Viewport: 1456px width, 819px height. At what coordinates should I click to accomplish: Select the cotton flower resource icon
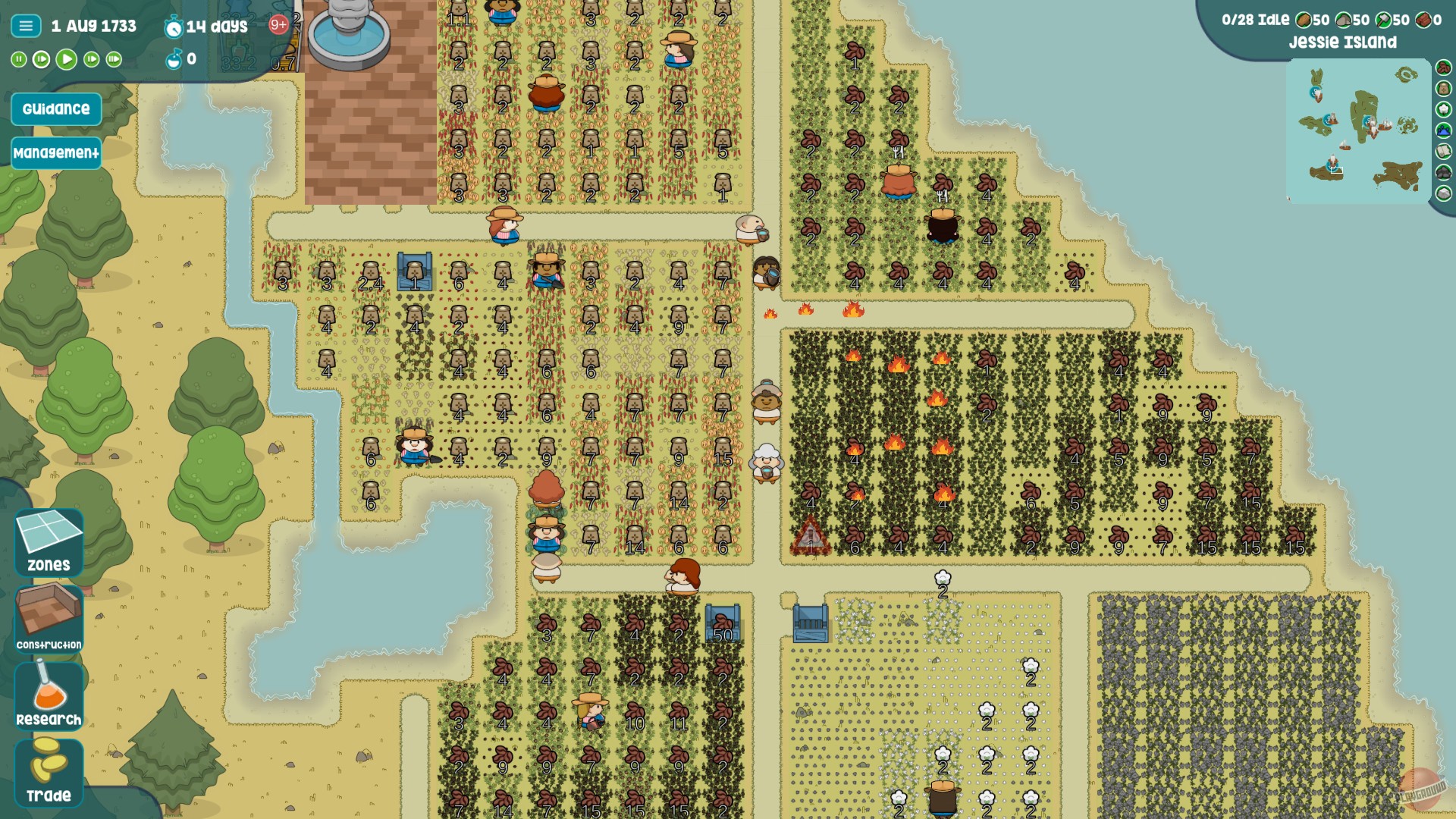1442,109
